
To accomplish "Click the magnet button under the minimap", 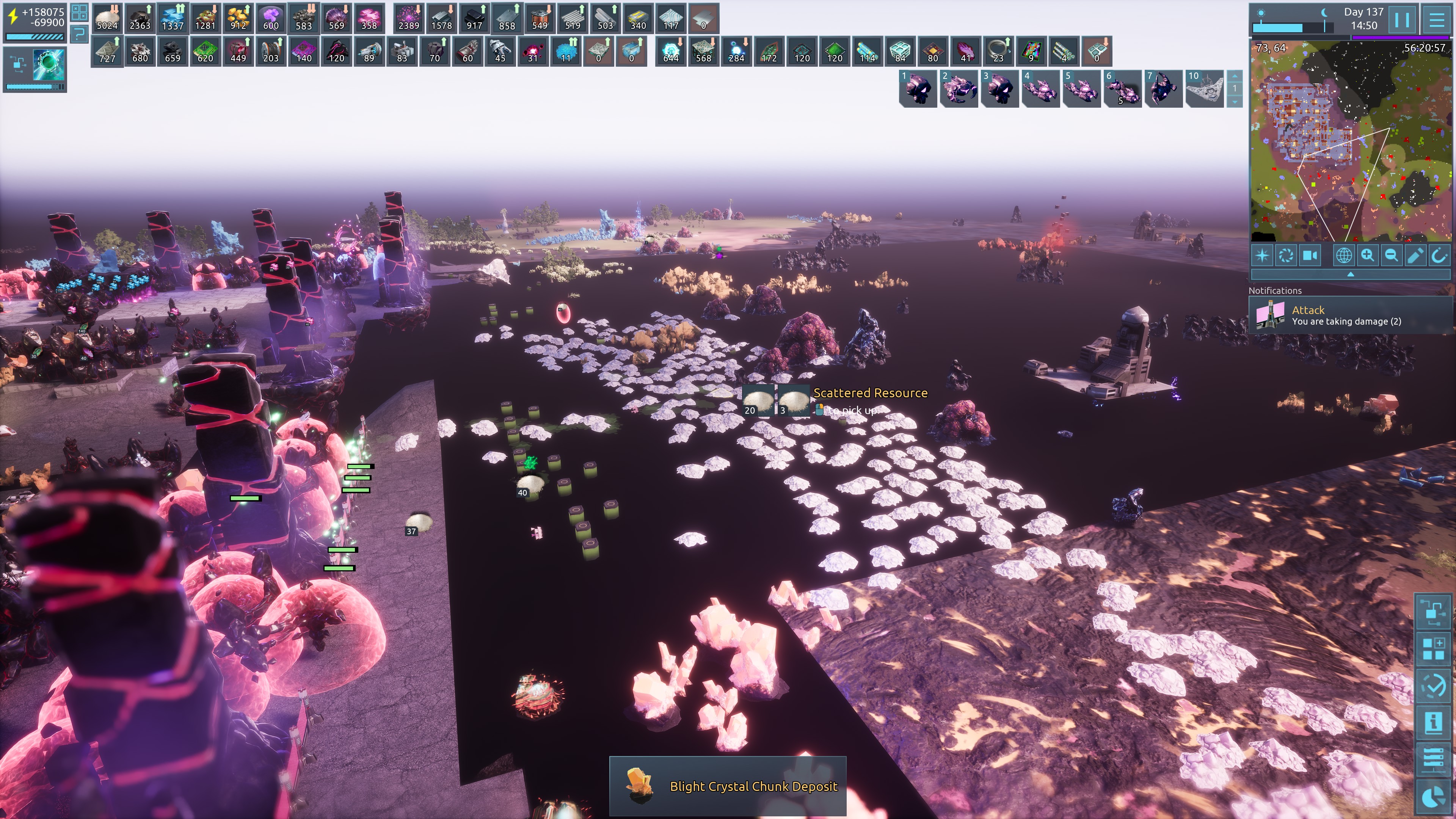I will point(1439,256).
